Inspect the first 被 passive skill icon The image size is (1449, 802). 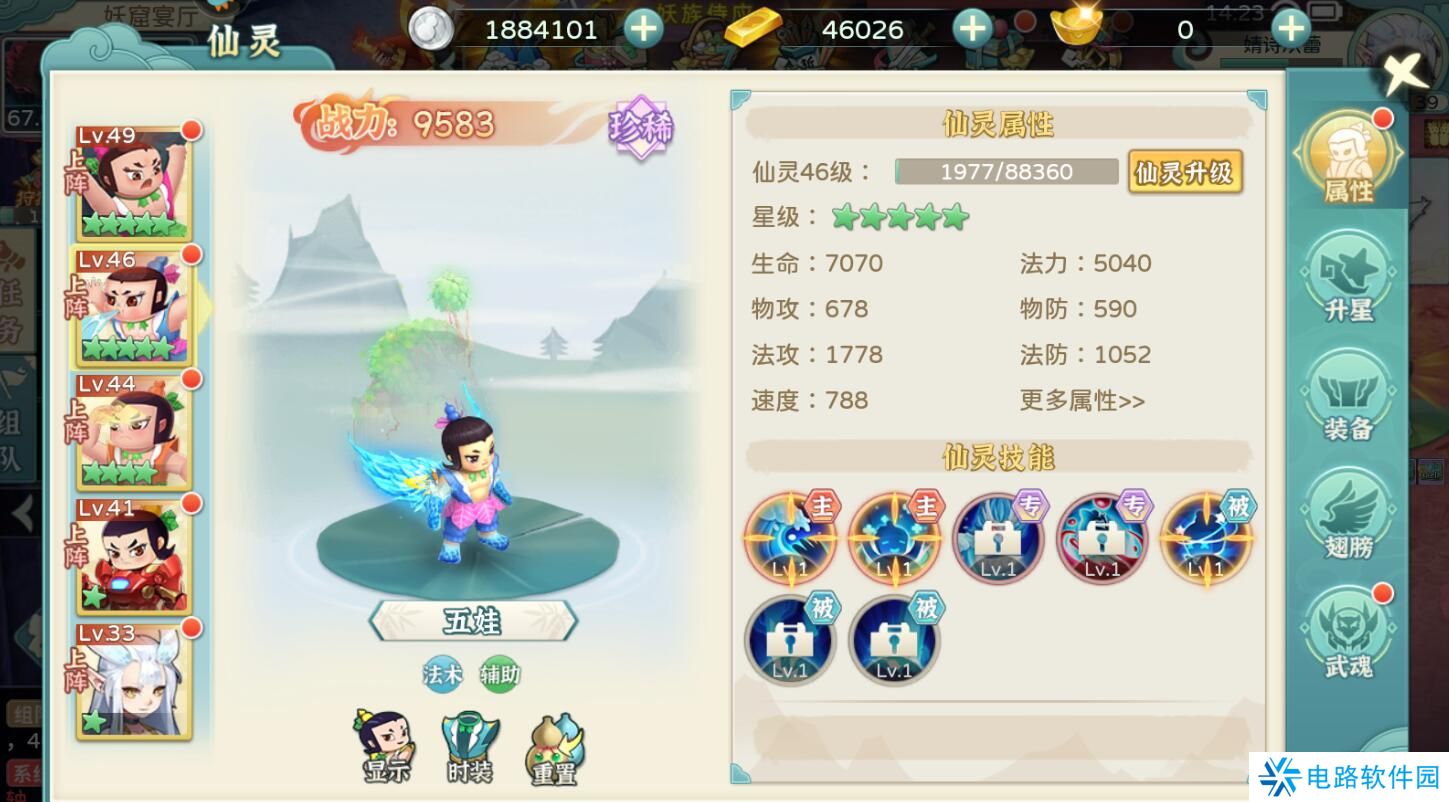point(1205,540)
